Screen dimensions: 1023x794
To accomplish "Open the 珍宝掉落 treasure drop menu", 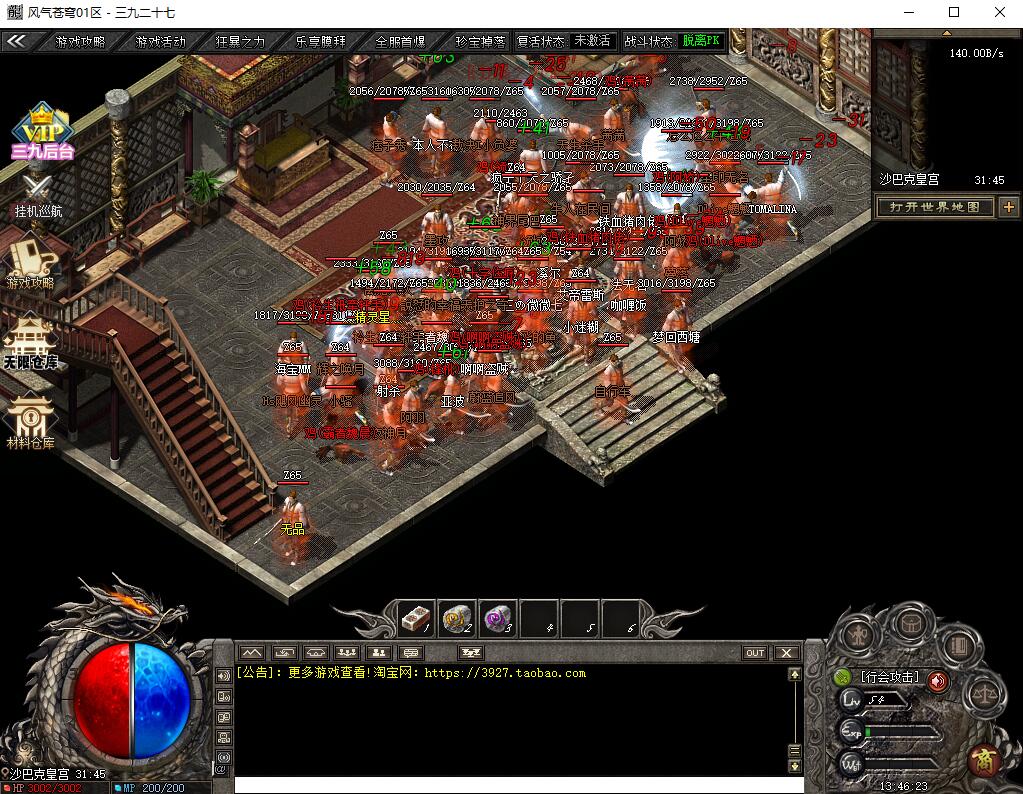I will point(480,41).
